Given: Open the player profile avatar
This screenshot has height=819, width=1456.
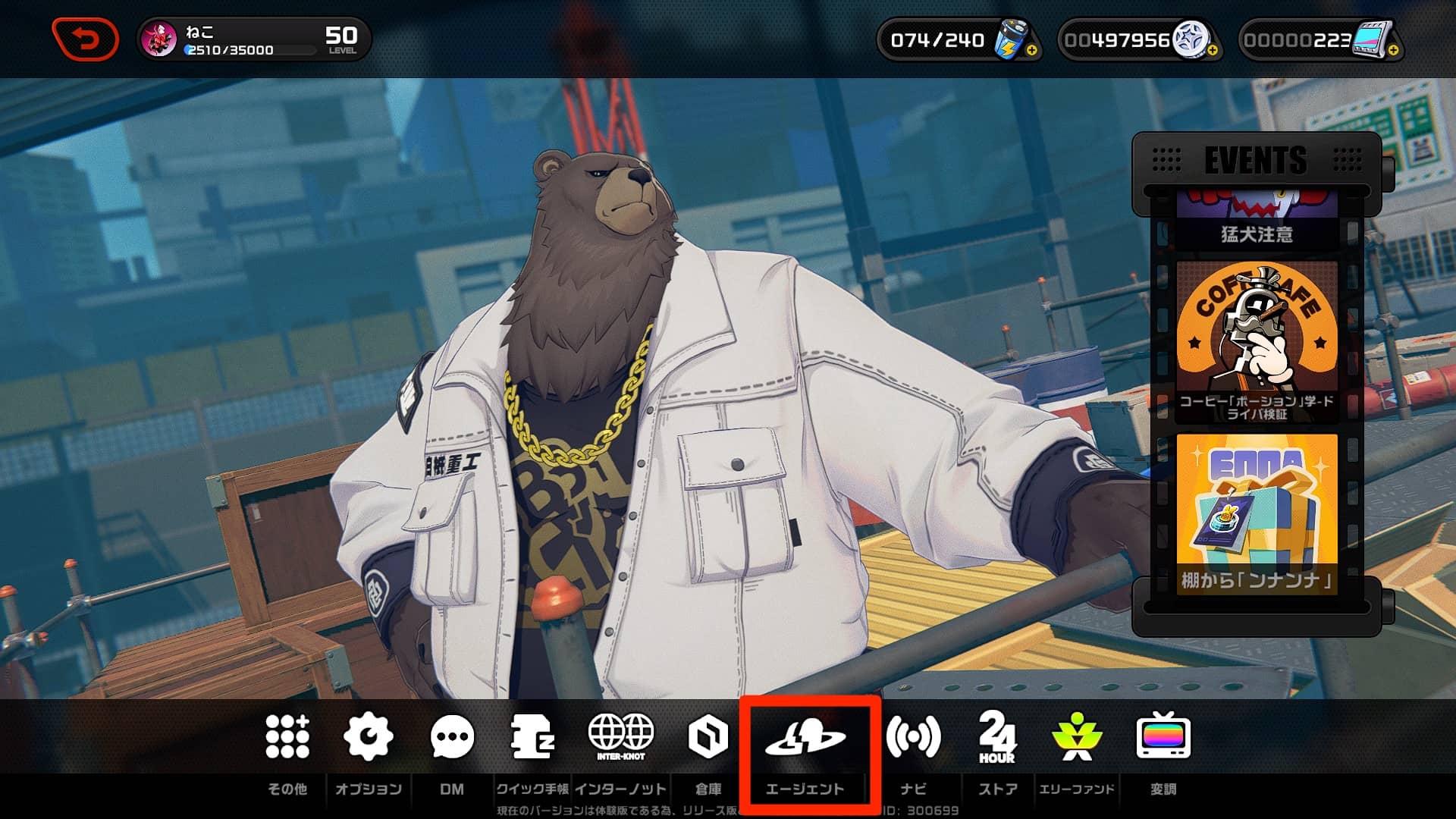Looking at the screenshot, I should click(x=160, y=39).
